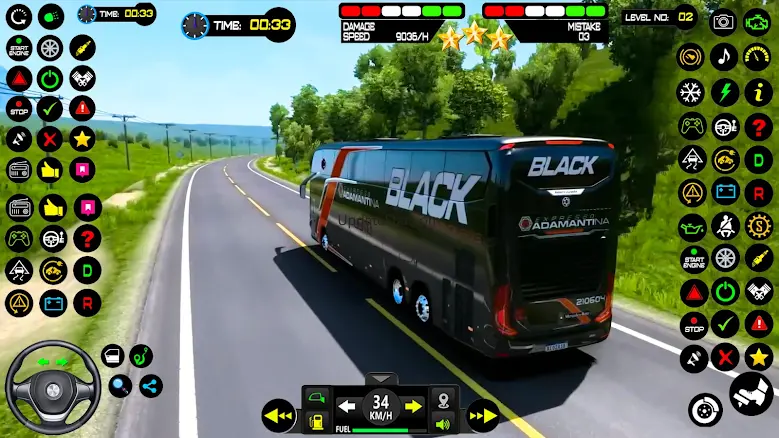Image resolution: width=779 pixels, height=438 pixels.
Task: Open the map pin location button
Action: [444, 397]
